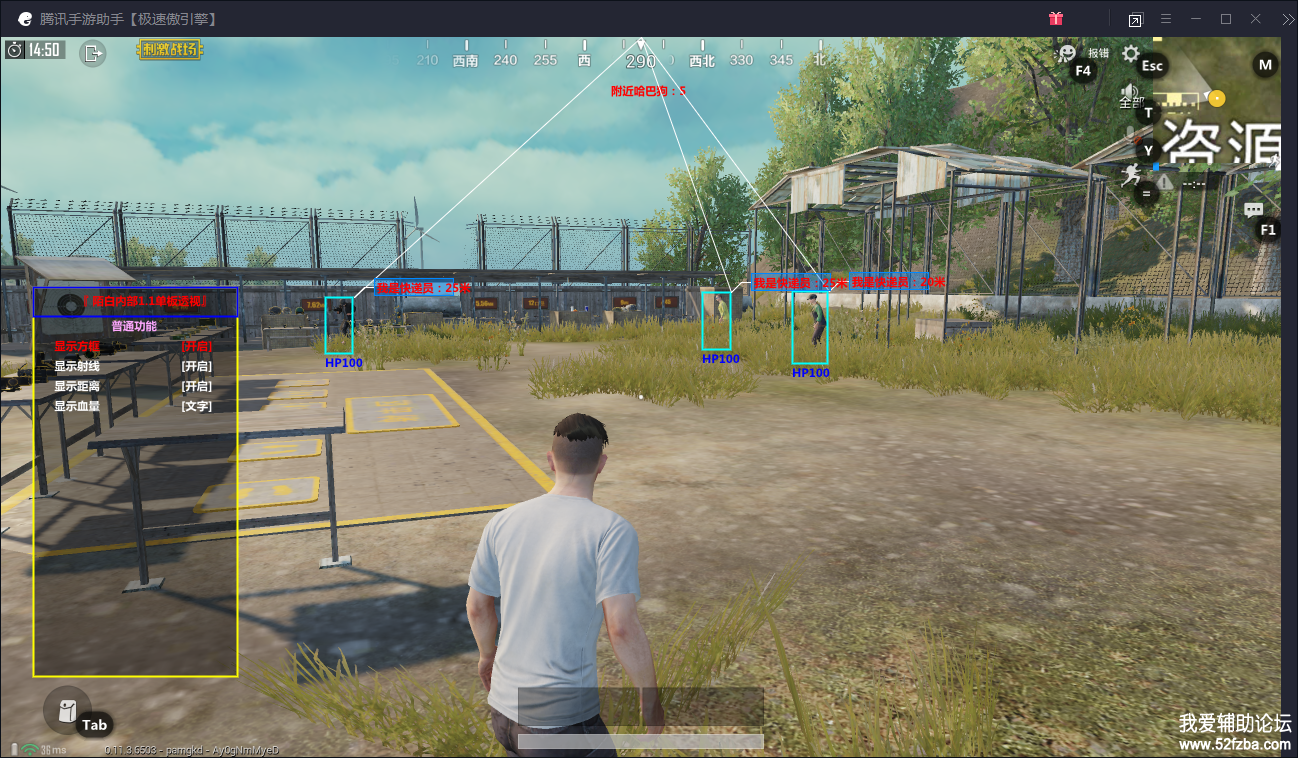1298x758 pixels.
Task: Click the red gift icon in title bar
Action: [x=1056, y=18]
